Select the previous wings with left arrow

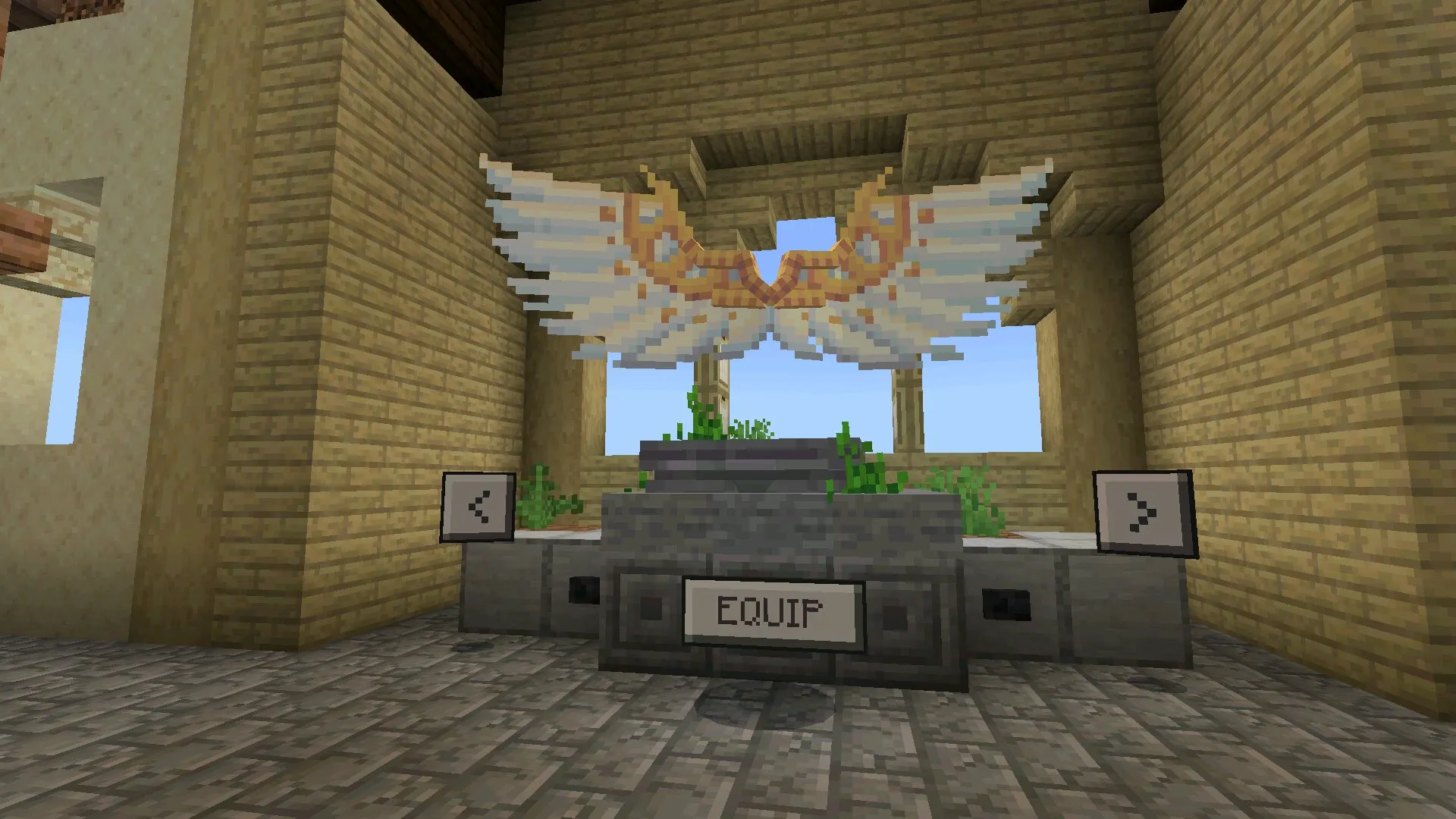[x=478, y=507]
